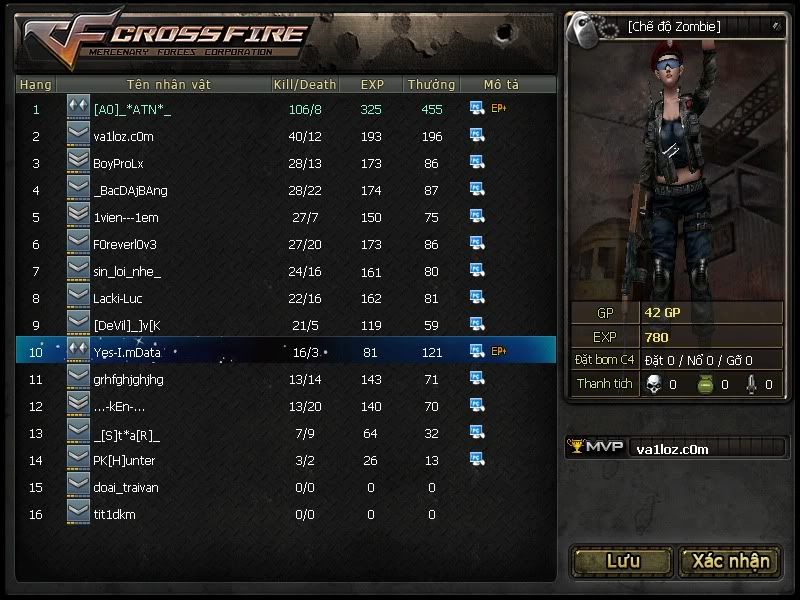800x600 pixels.
Task: Click the EXP column header
Action: tap(371, 85)
